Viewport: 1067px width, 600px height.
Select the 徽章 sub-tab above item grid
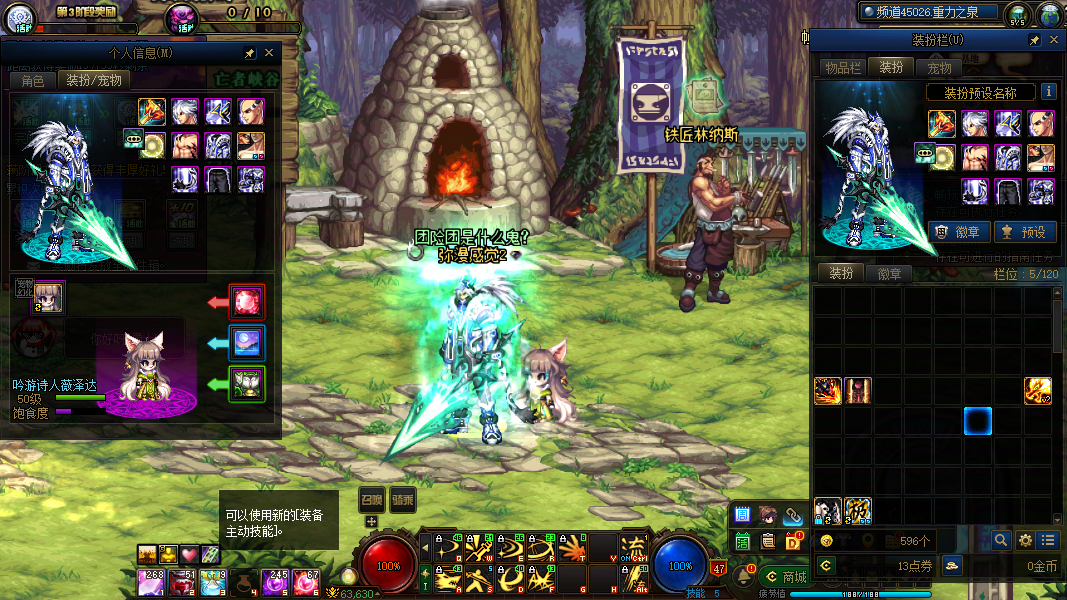889,273
